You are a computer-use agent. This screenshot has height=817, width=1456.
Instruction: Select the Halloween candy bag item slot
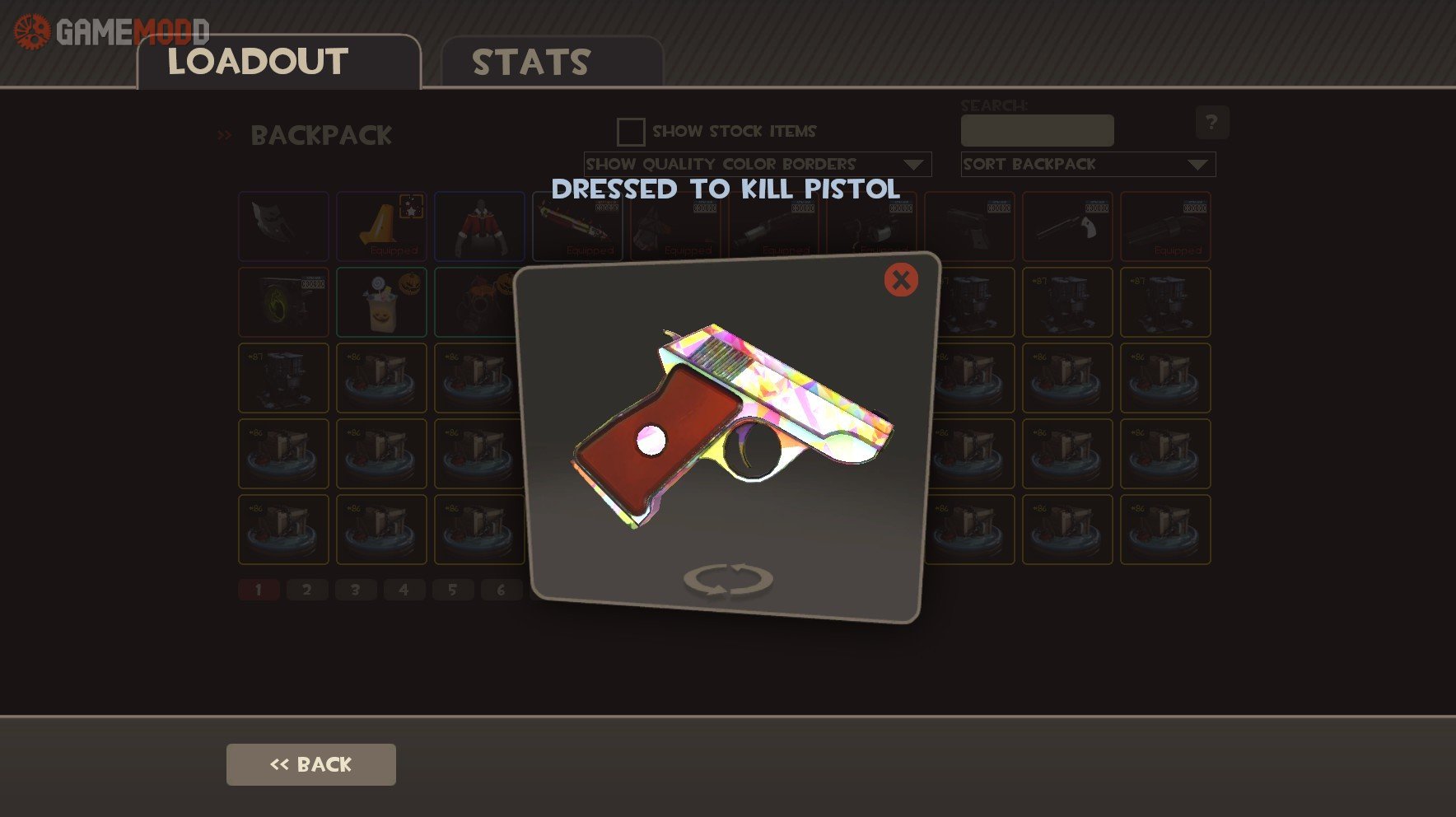point(381,302)
